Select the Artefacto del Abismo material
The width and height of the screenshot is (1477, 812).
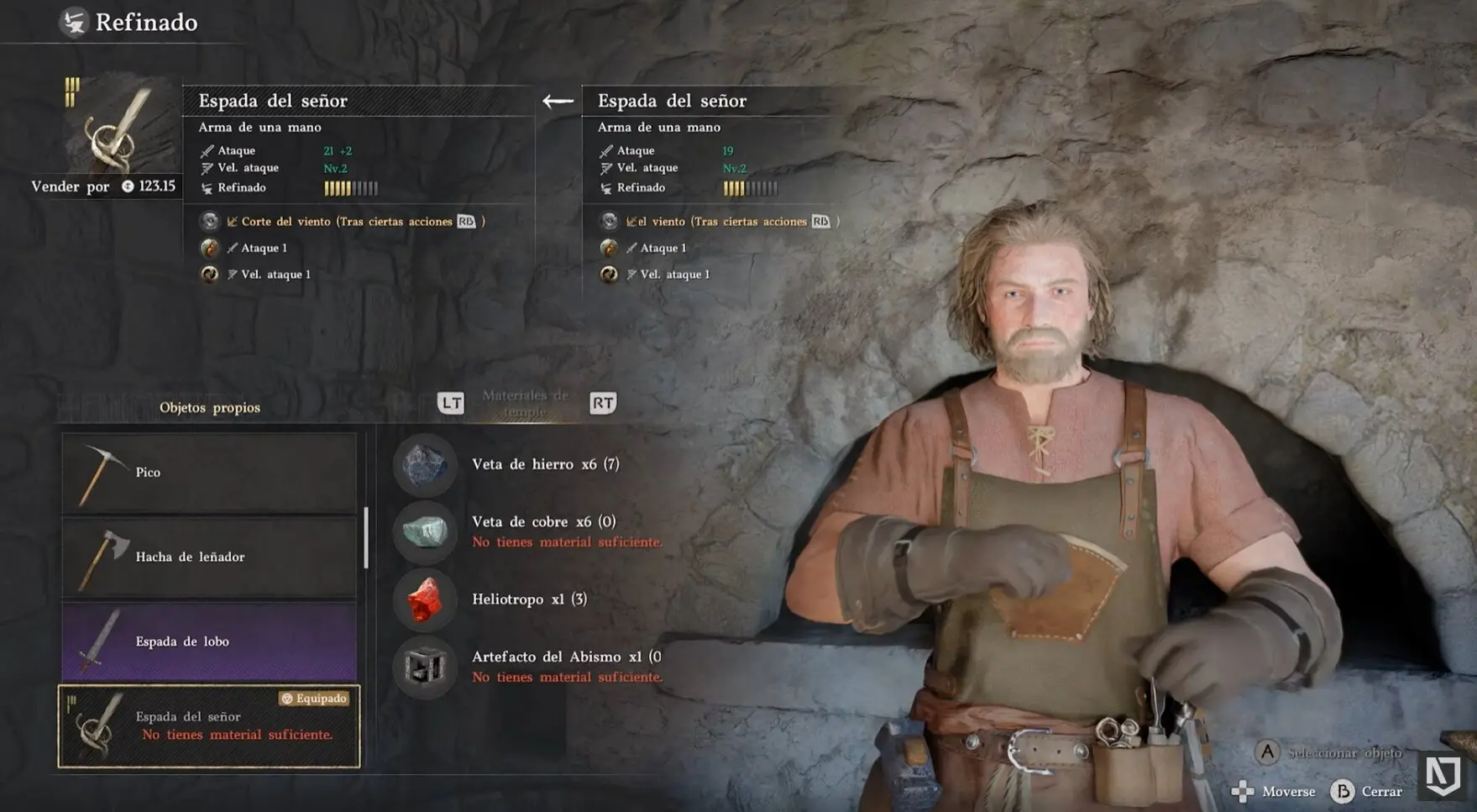[x=564, y=657]
